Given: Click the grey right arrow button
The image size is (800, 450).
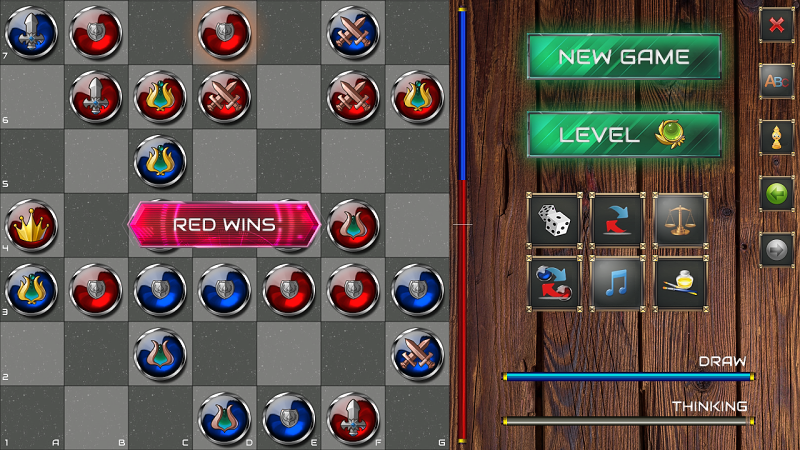Looking at the screenshot, I should (776, 249).
